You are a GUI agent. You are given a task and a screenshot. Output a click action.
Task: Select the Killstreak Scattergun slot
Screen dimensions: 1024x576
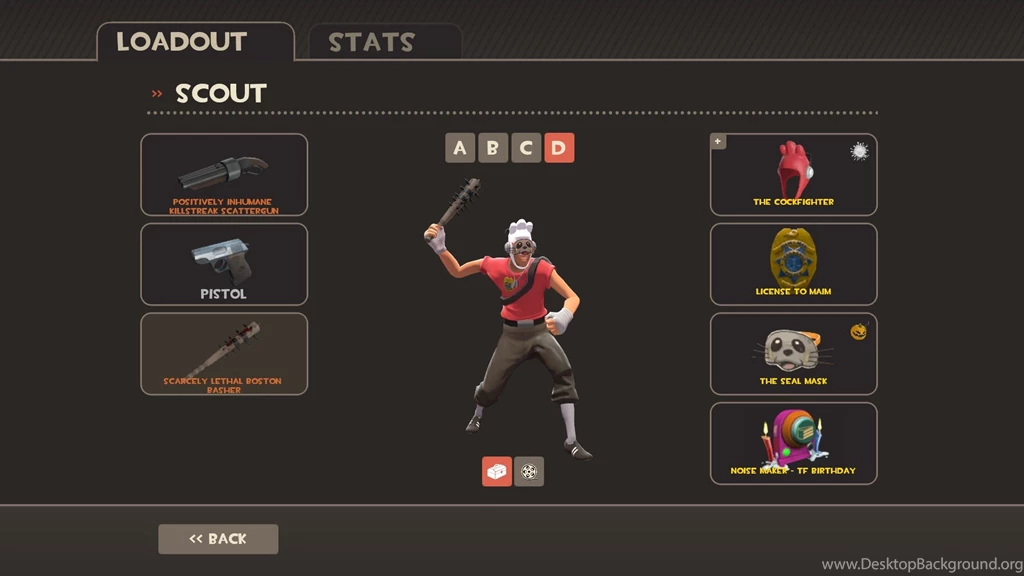point(224,175)
